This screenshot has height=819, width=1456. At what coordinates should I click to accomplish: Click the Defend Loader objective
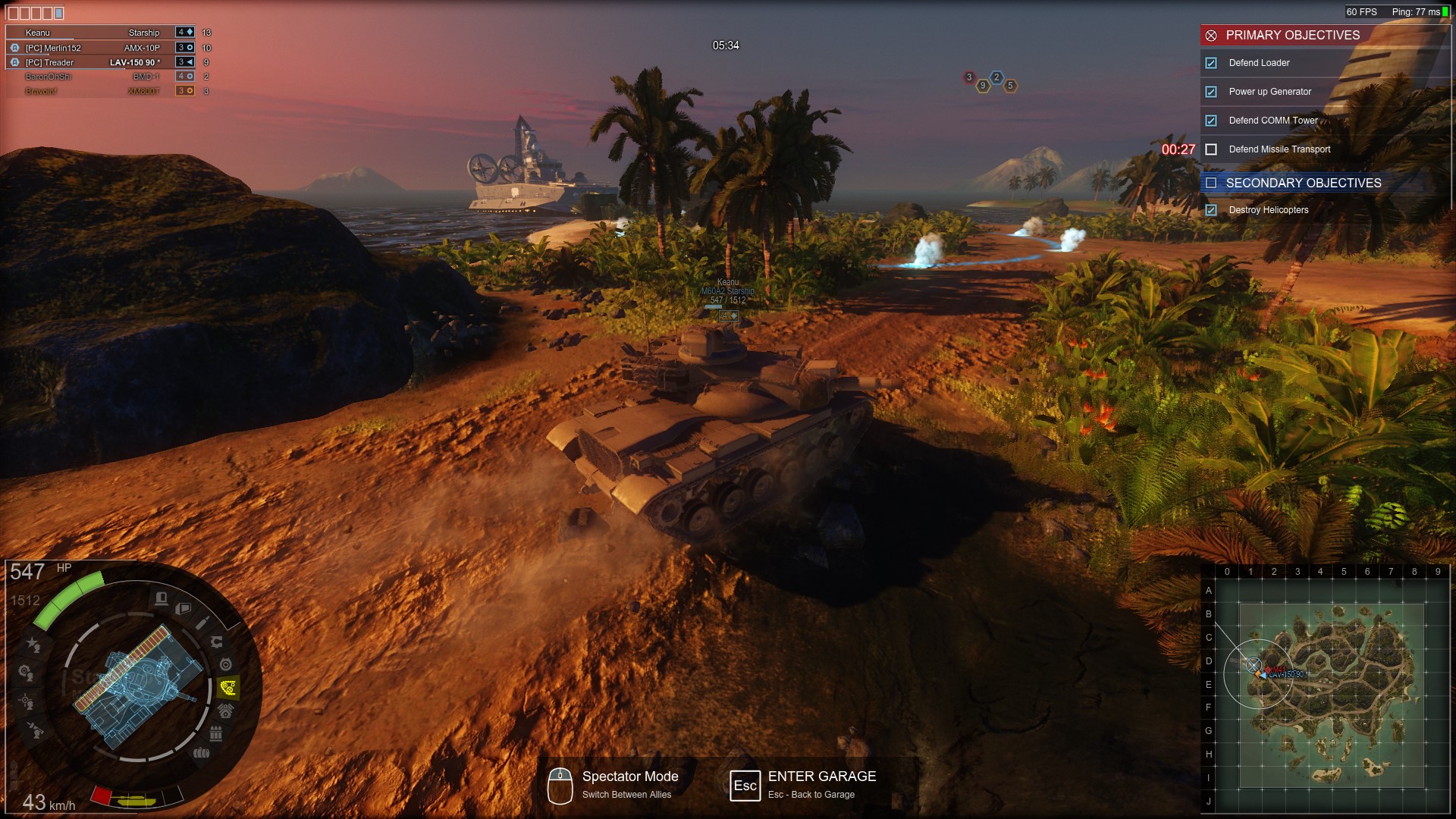[x=1259, y=63]
